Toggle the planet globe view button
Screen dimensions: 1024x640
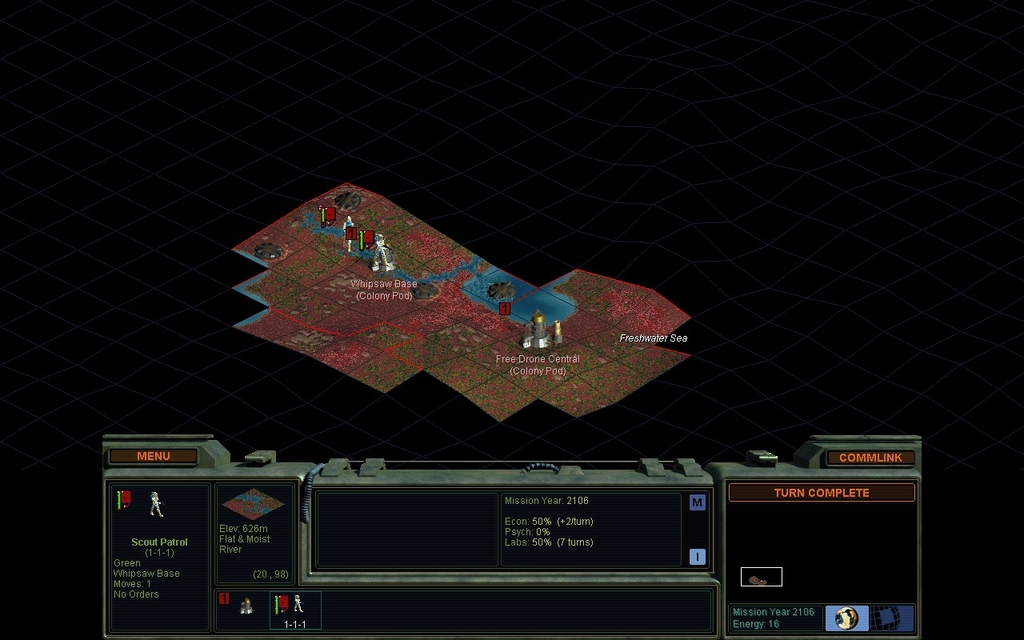[x=847, y=617]
